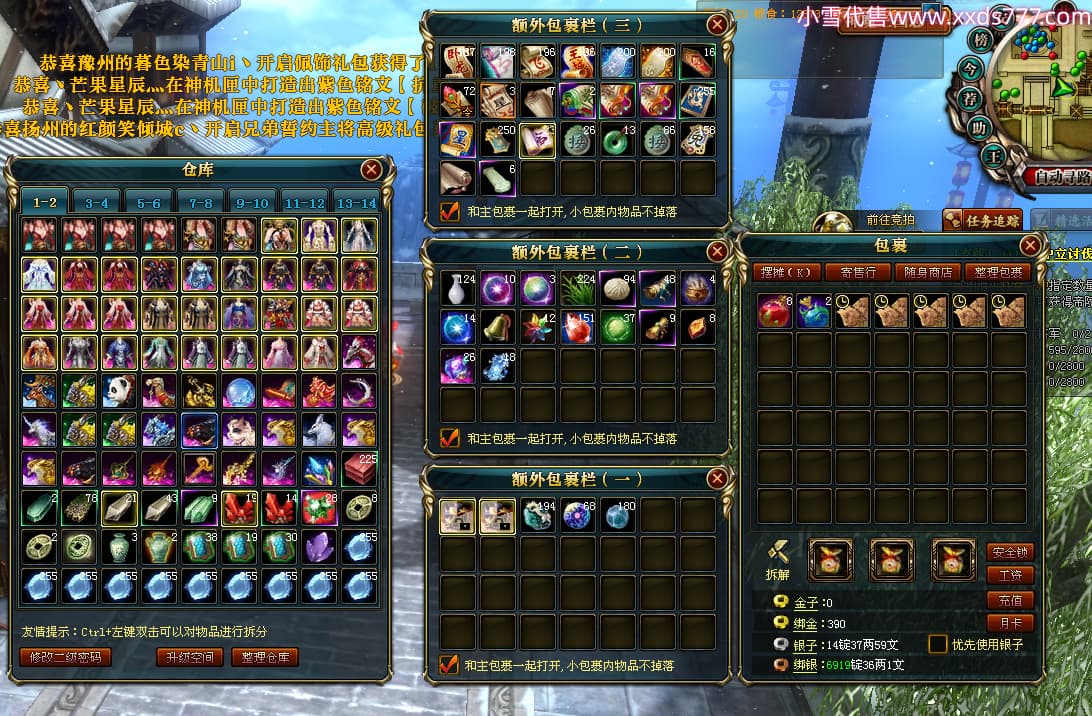Open the 寄售行 consignment house
Viewport: 1092px width, 716px height.
(859, 272)
